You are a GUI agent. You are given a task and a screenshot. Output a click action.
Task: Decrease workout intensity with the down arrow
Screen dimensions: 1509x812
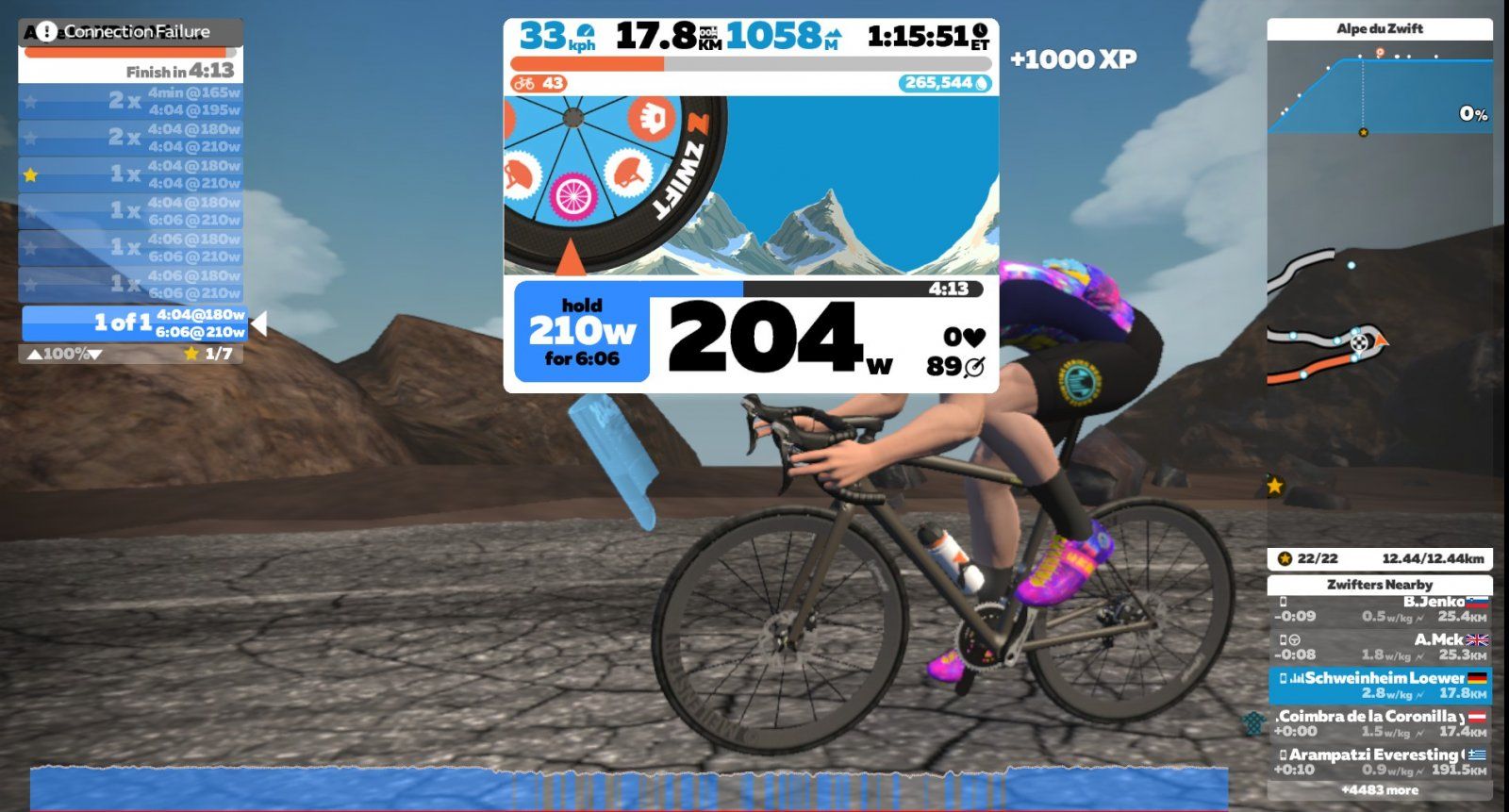[95, 355]
